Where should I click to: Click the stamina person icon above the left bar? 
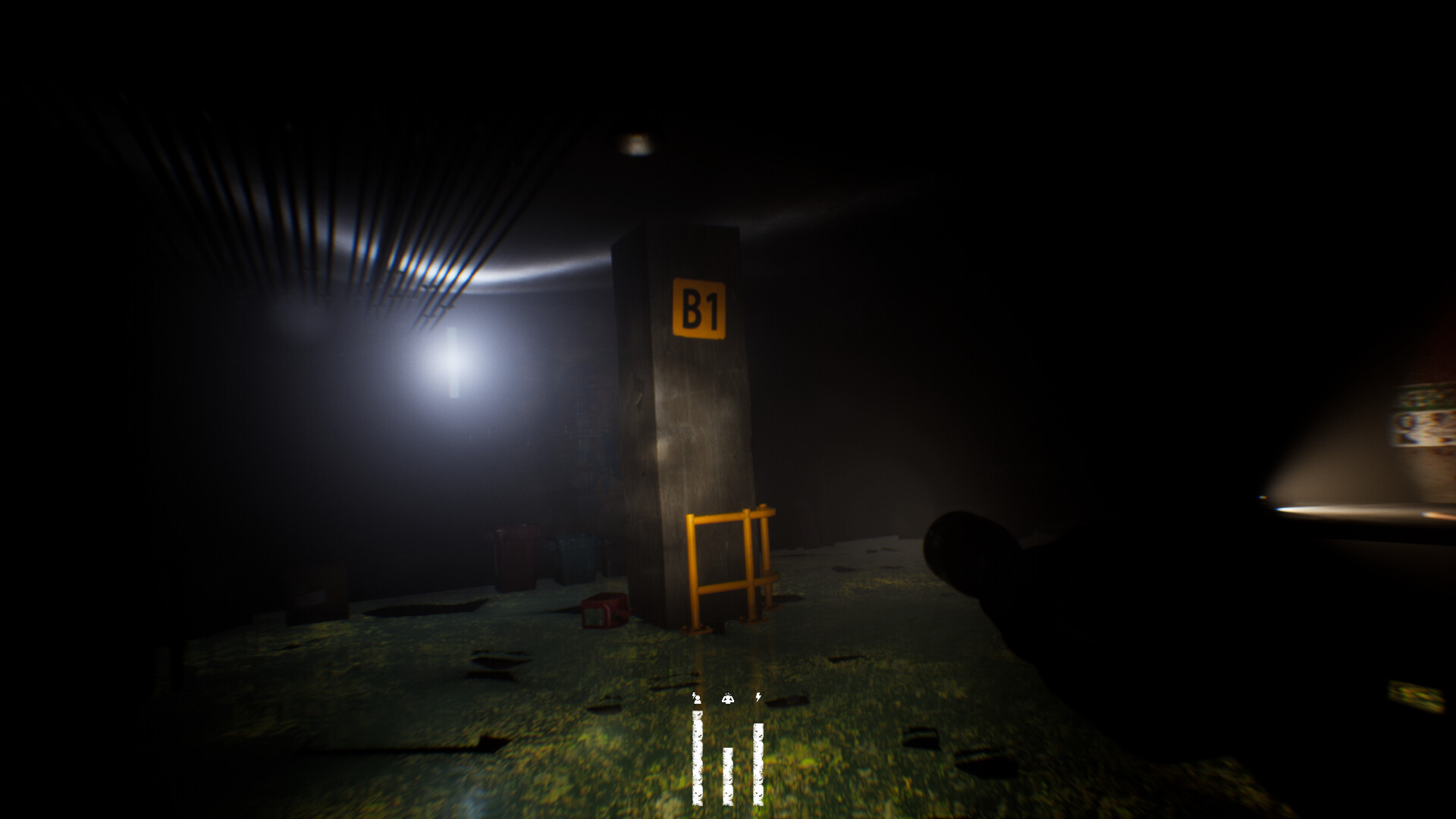coord(697,698)
